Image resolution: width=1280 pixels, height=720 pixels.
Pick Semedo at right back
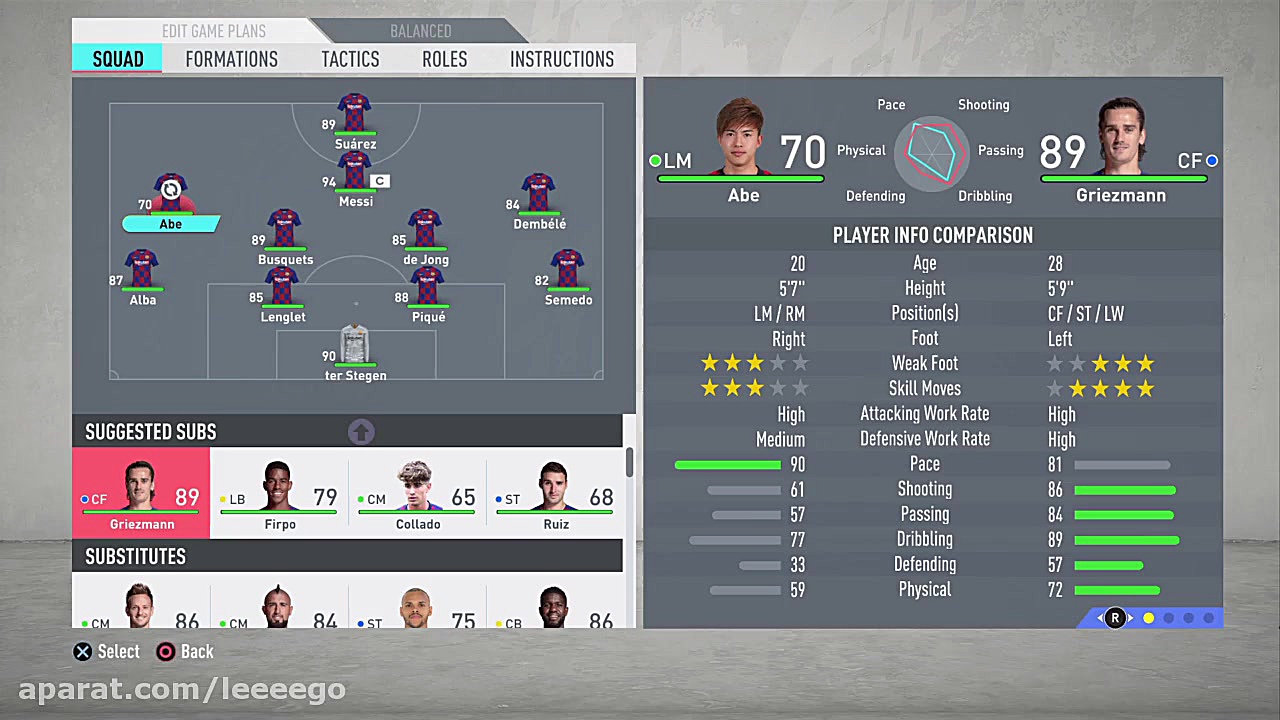click(567, 272)
